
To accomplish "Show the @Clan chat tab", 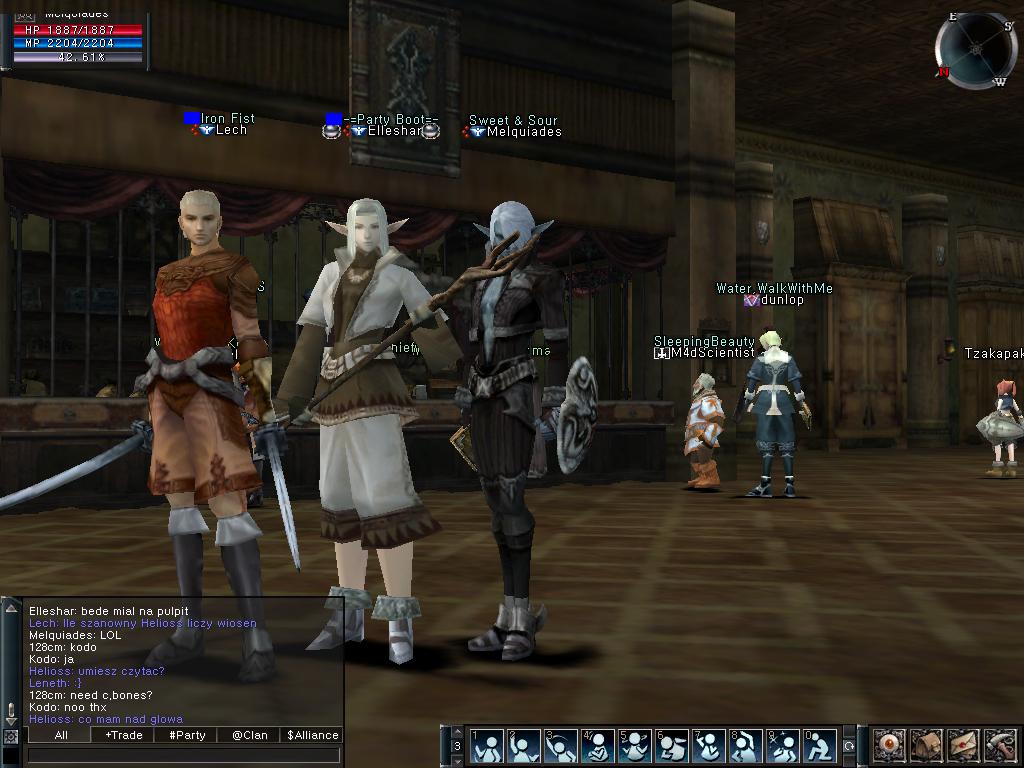I will coord(249,735).
